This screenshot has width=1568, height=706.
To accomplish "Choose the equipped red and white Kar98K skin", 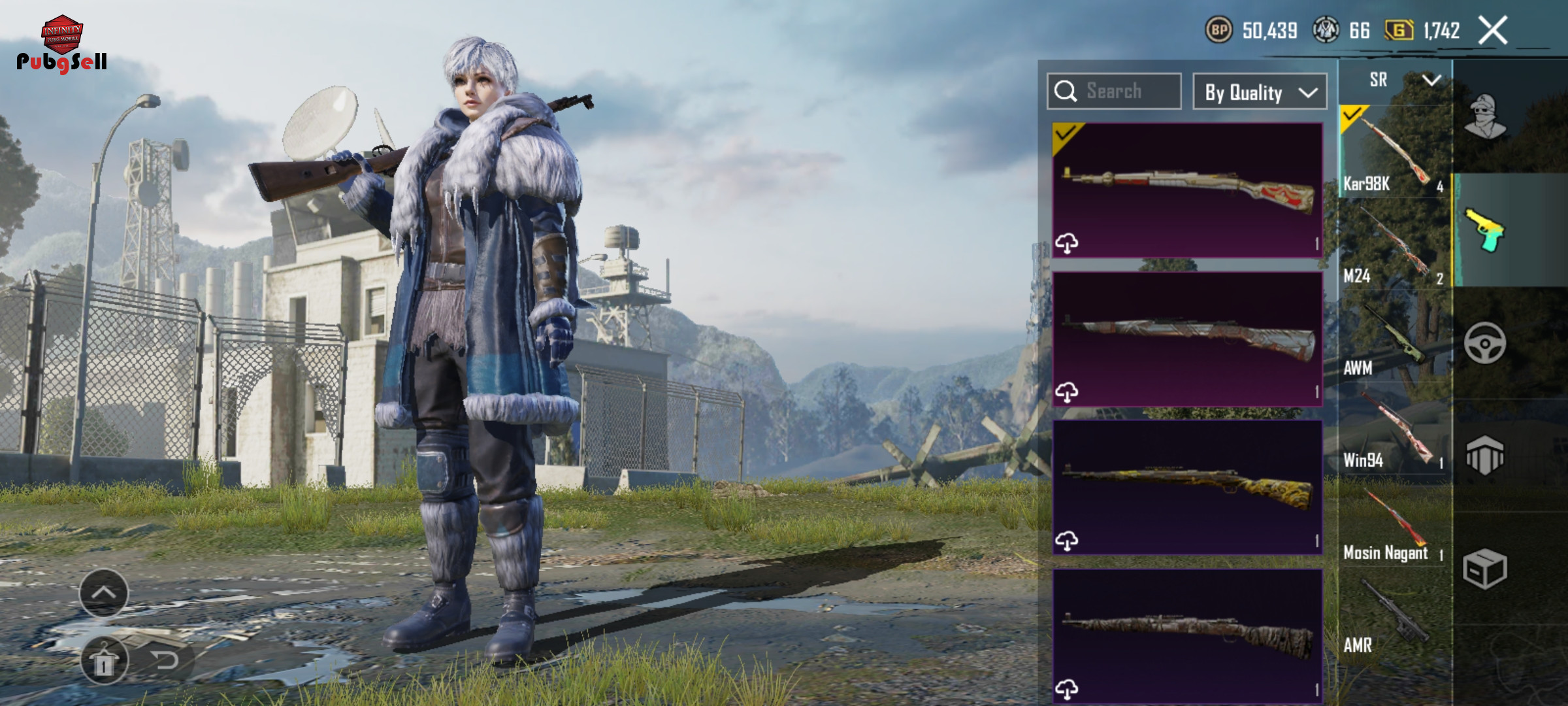I will click(x=1187, y=189).
